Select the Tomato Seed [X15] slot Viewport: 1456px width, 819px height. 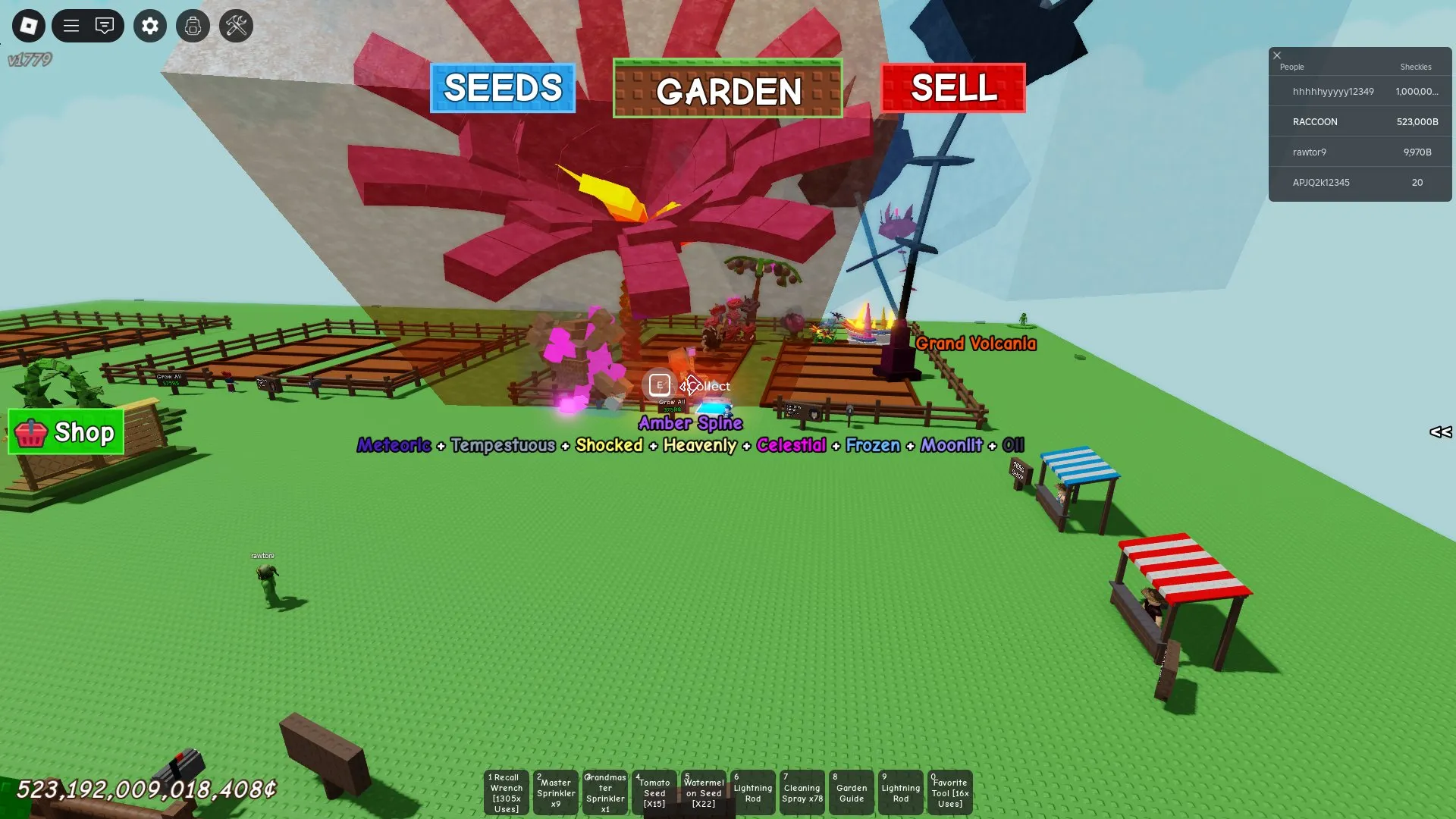654,792
